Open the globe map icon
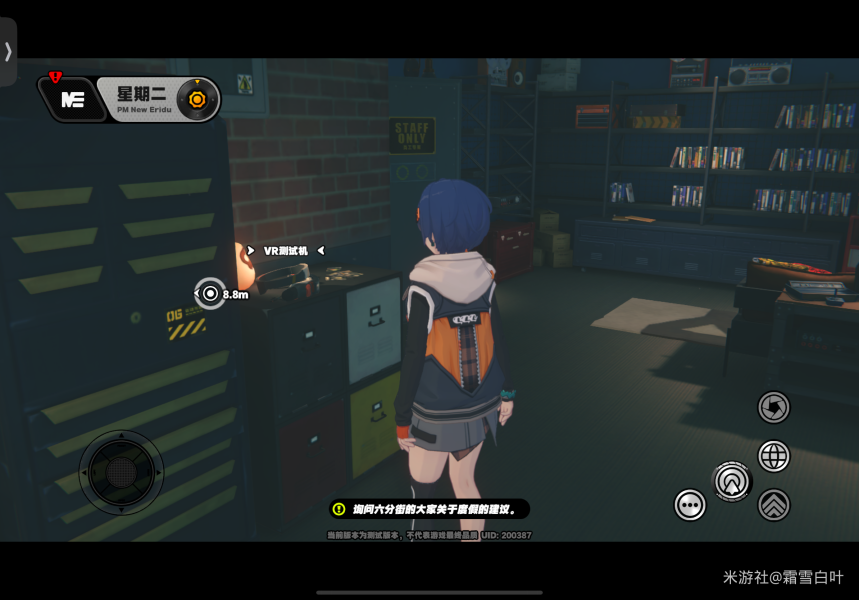This screenshot has height=600, width=859. click(773, 456)
